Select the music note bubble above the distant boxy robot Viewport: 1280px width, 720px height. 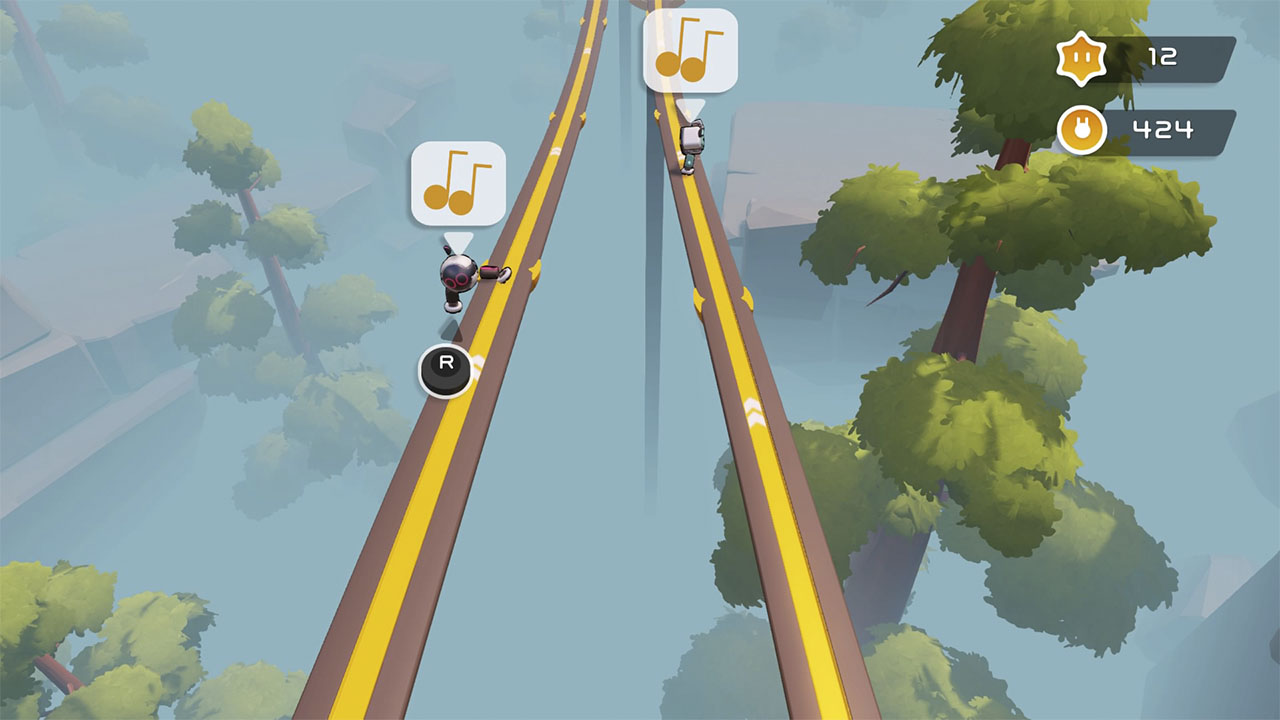click(690, 51)
